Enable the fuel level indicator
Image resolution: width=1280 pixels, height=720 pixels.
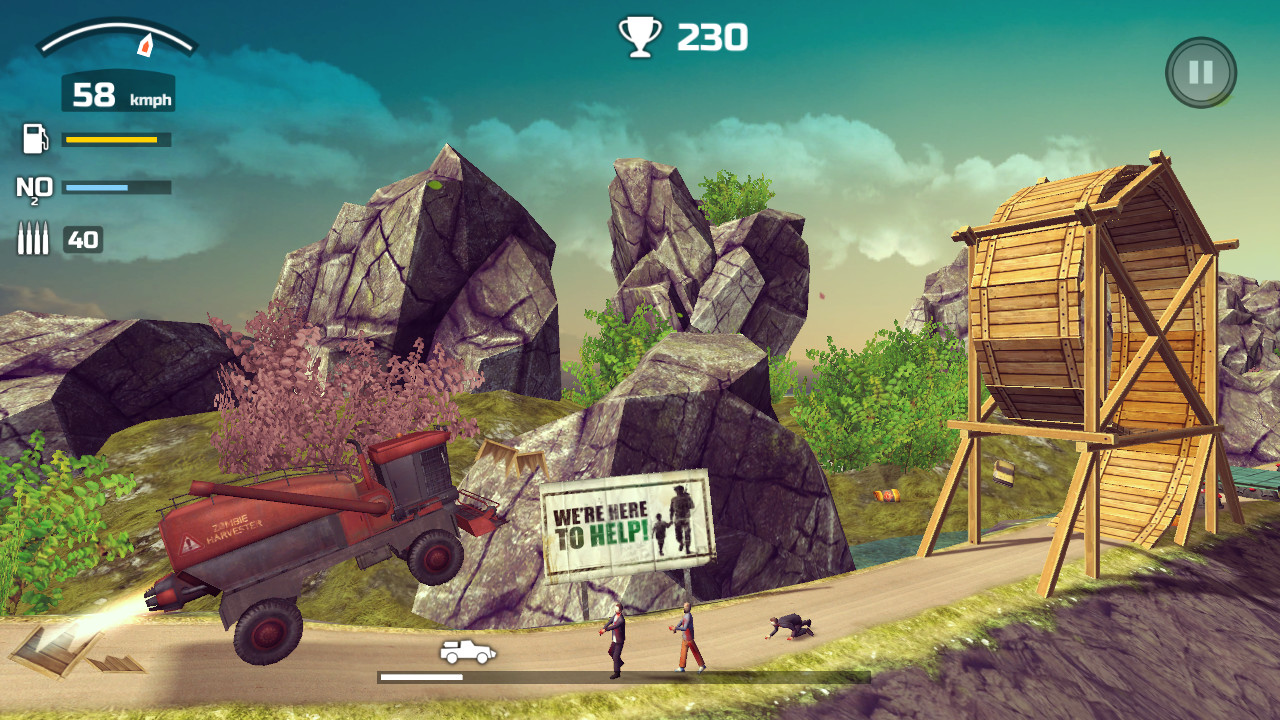click(114, 141)
